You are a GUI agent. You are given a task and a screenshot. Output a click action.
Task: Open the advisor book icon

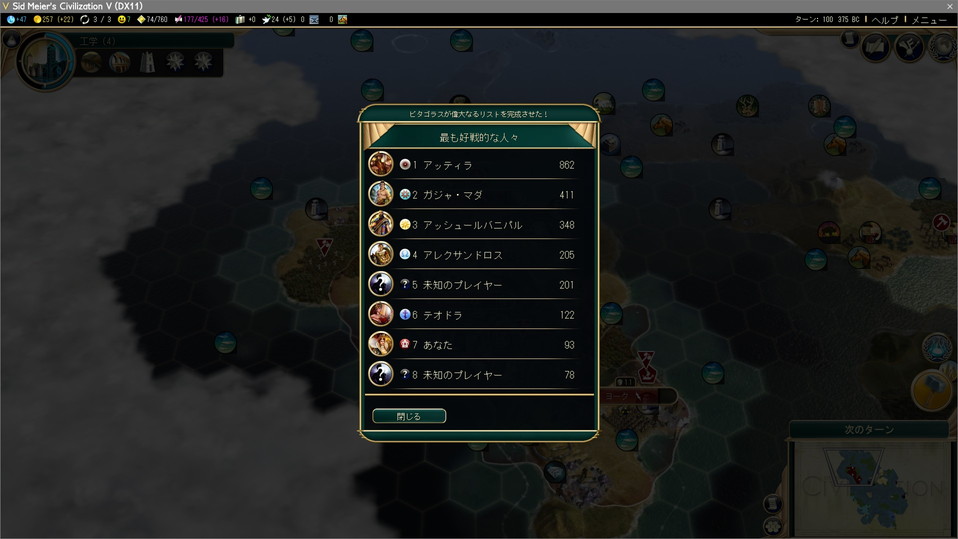tap(876, 46)
